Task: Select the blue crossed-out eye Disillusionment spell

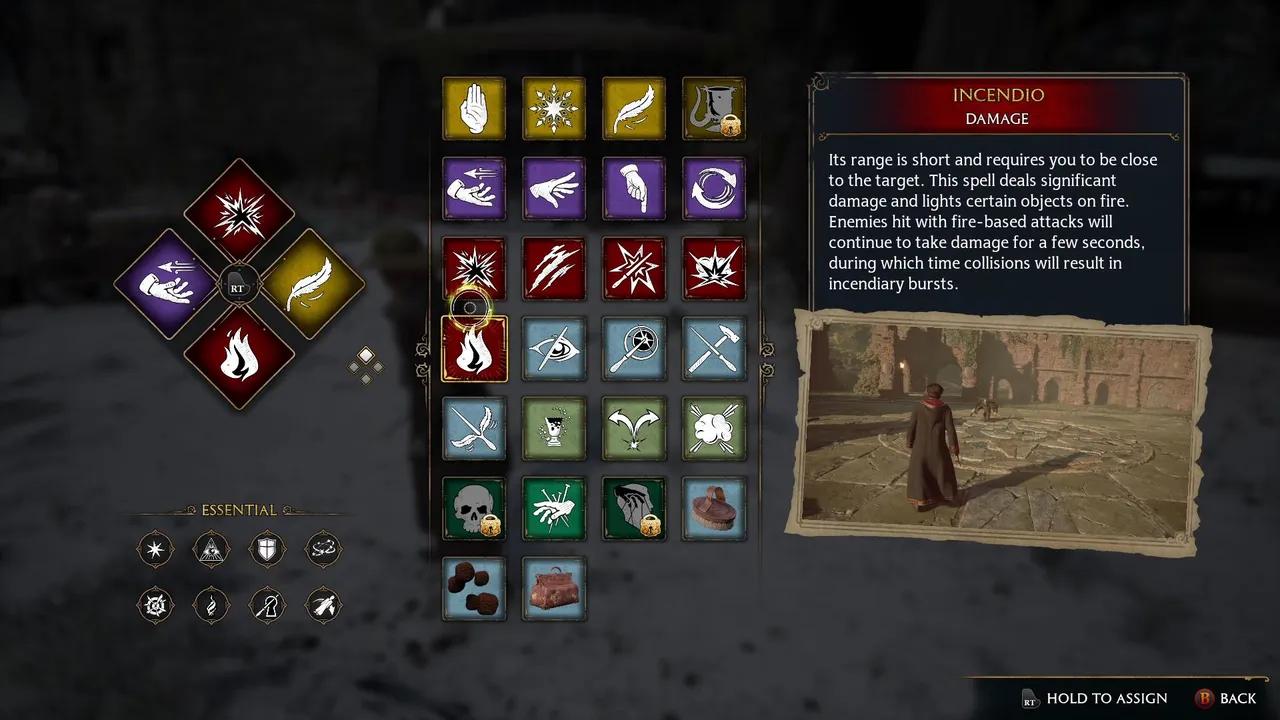Action: (x=554, y=349)
